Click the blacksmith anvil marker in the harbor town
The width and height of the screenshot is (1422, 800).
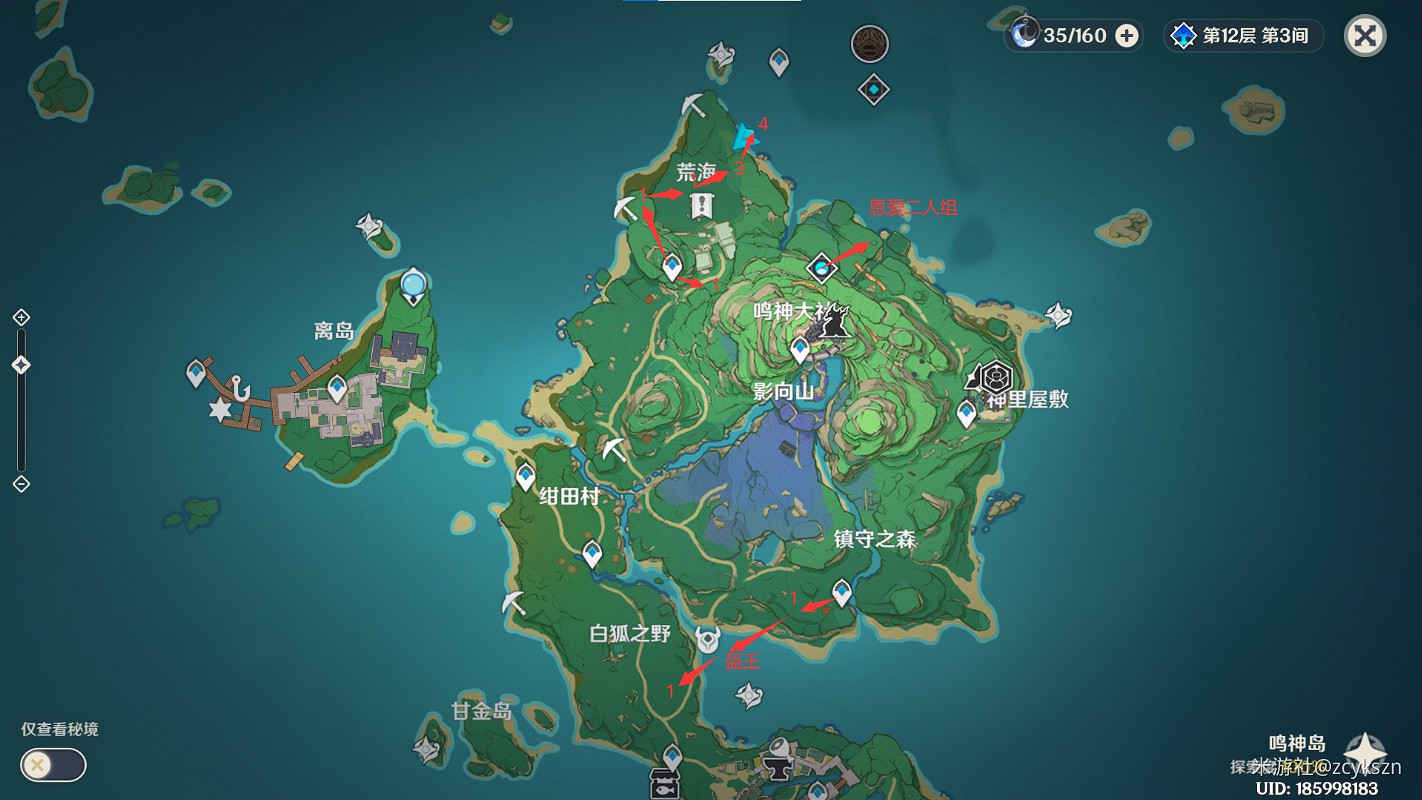point(778,768)
